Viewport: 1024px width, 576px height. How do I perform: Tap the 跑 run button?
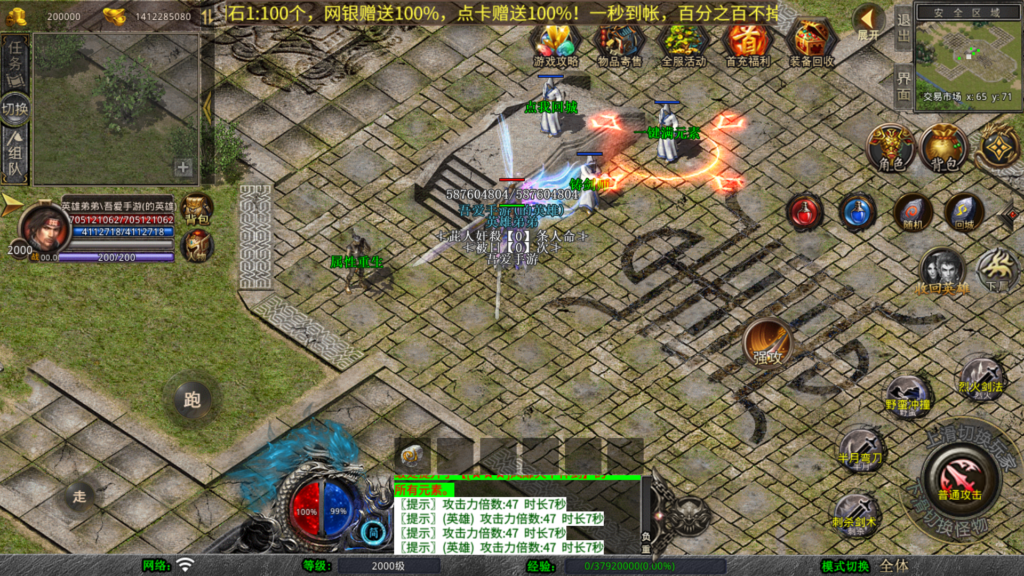(x=192, y=399)
